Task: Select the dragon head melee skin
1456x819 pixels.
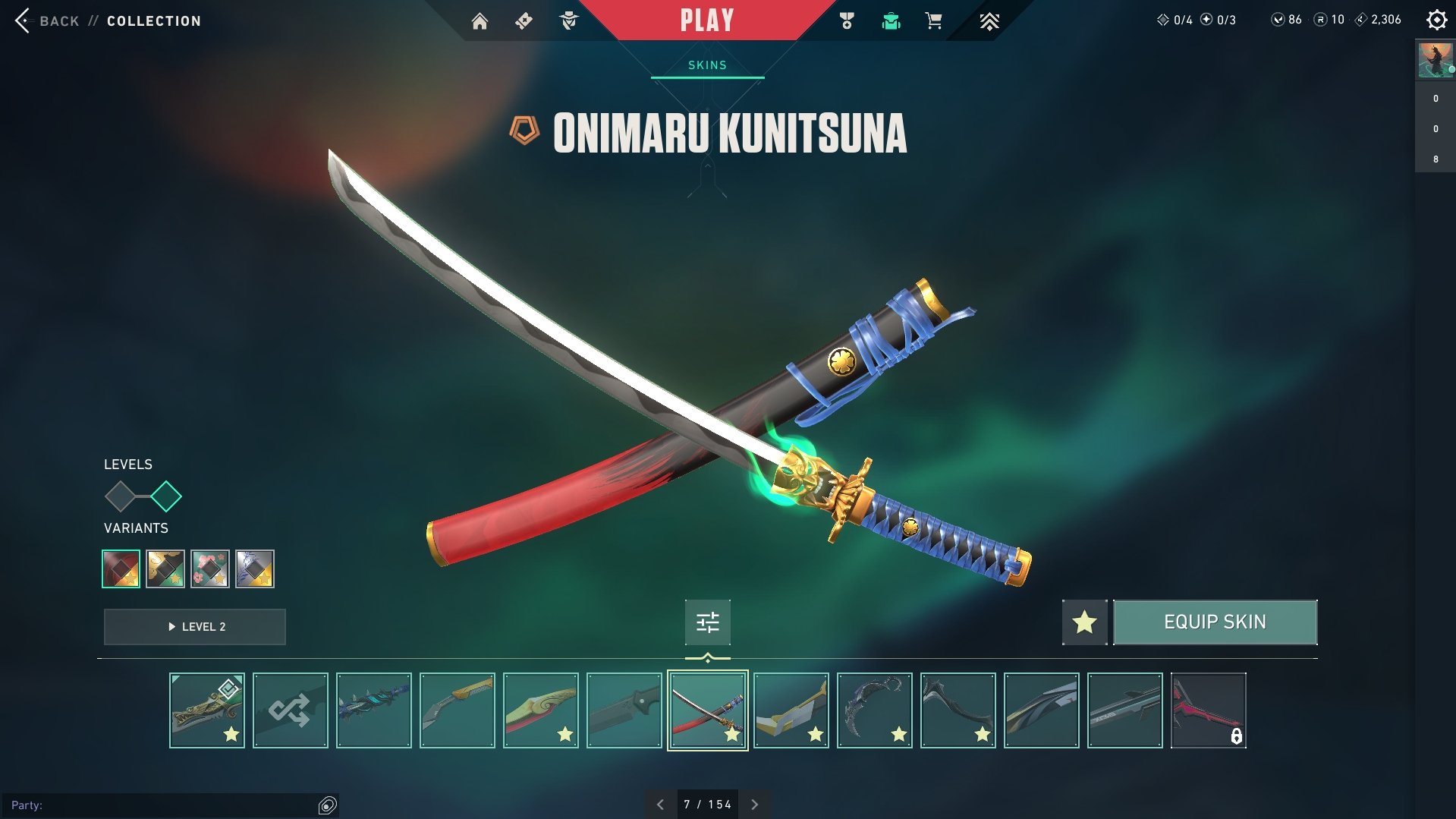Action: (x=207, y=710)
